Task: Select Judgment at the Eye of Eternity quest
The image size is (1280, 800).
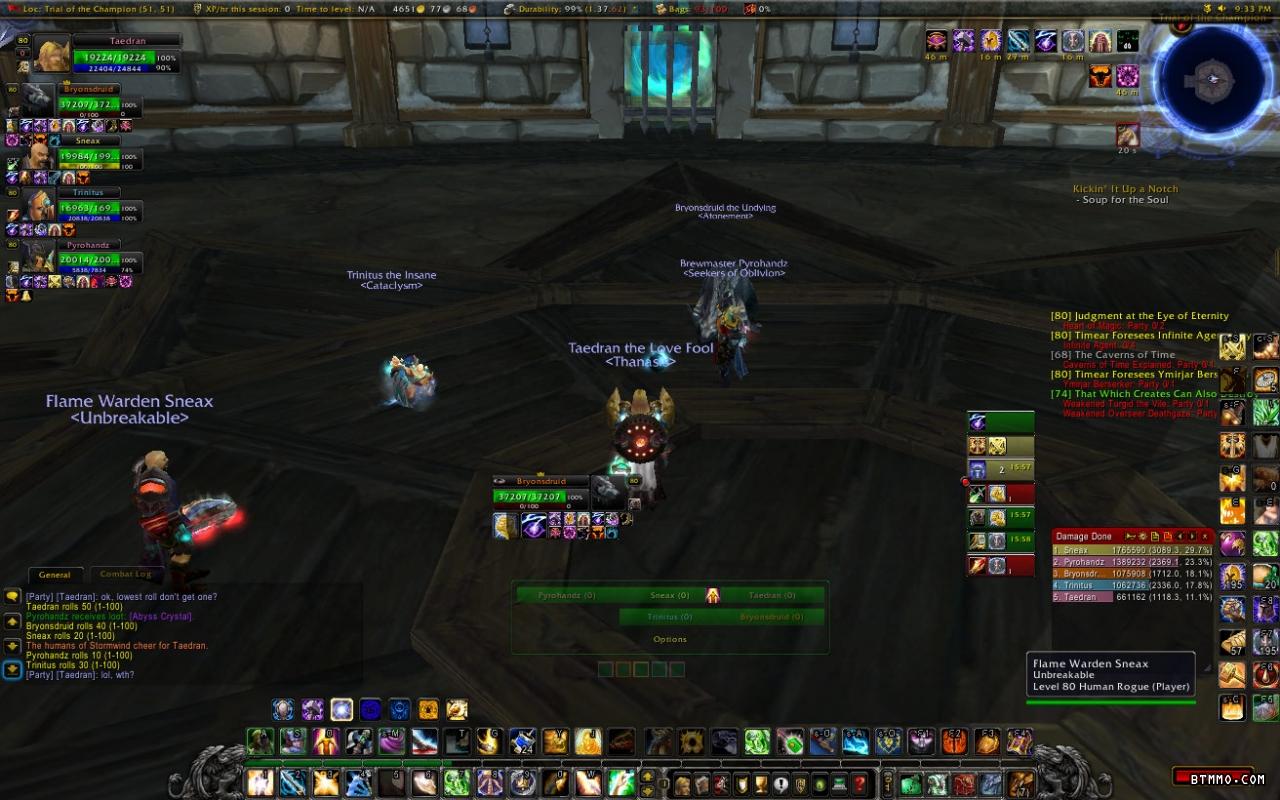Action: pos(1139,316)
